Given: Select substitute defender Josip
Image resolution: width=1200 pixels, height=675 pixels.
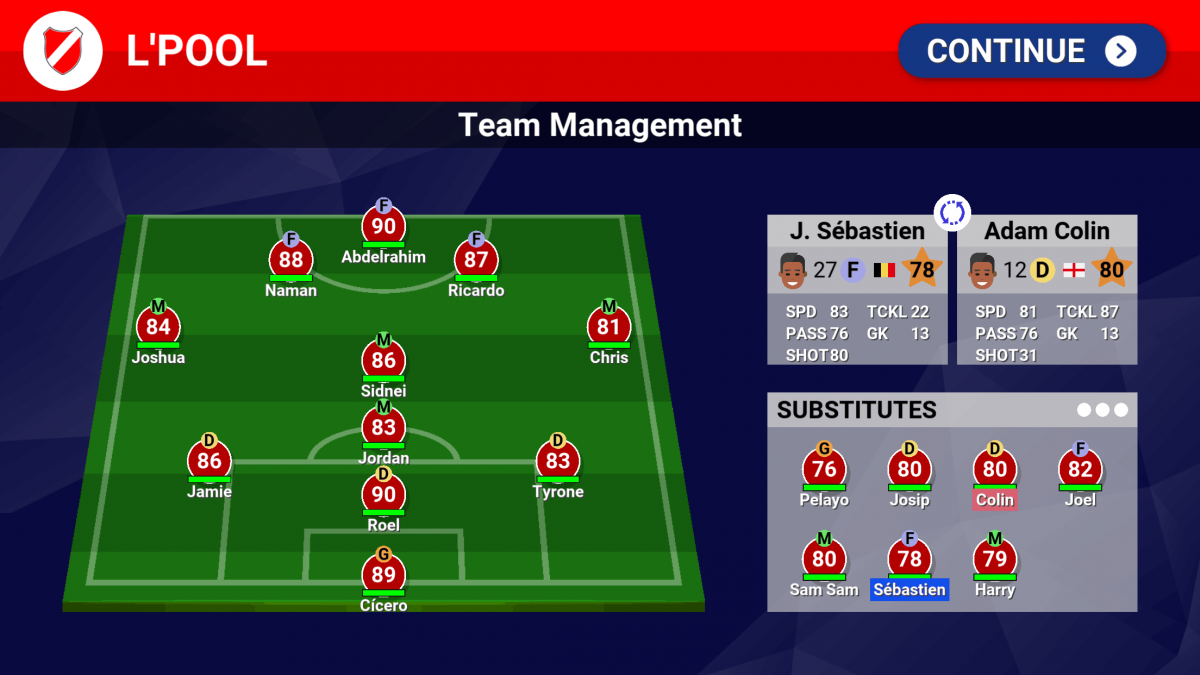Looking at the screenshot, I should click(x=909, y=470).
